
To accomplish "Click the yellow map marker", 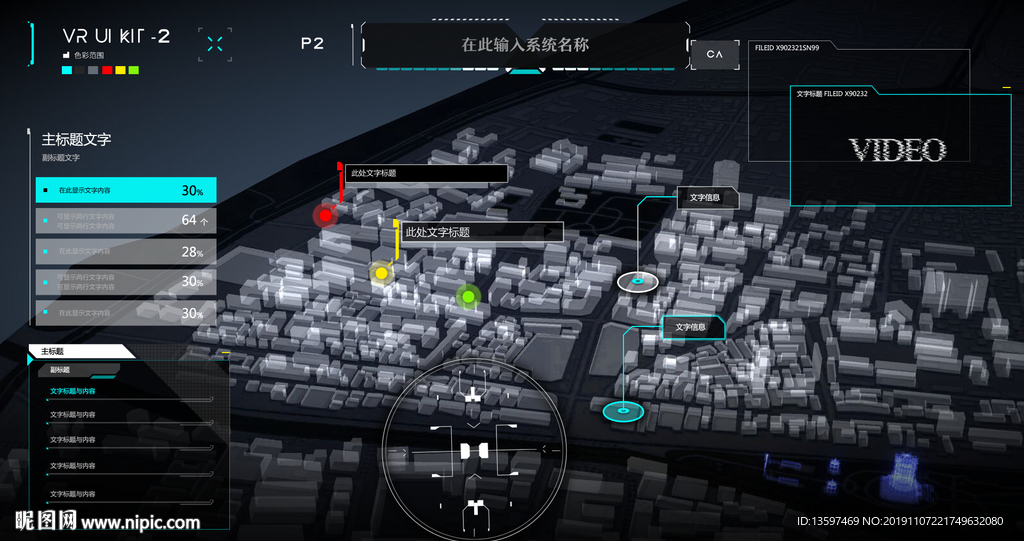I will click(380, 273).
